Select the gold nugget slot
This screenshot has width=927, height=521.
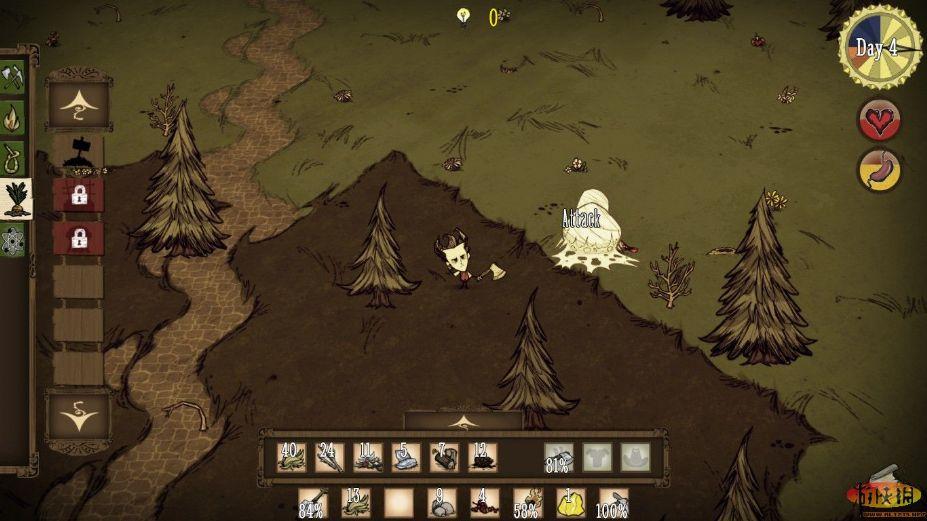571,502
